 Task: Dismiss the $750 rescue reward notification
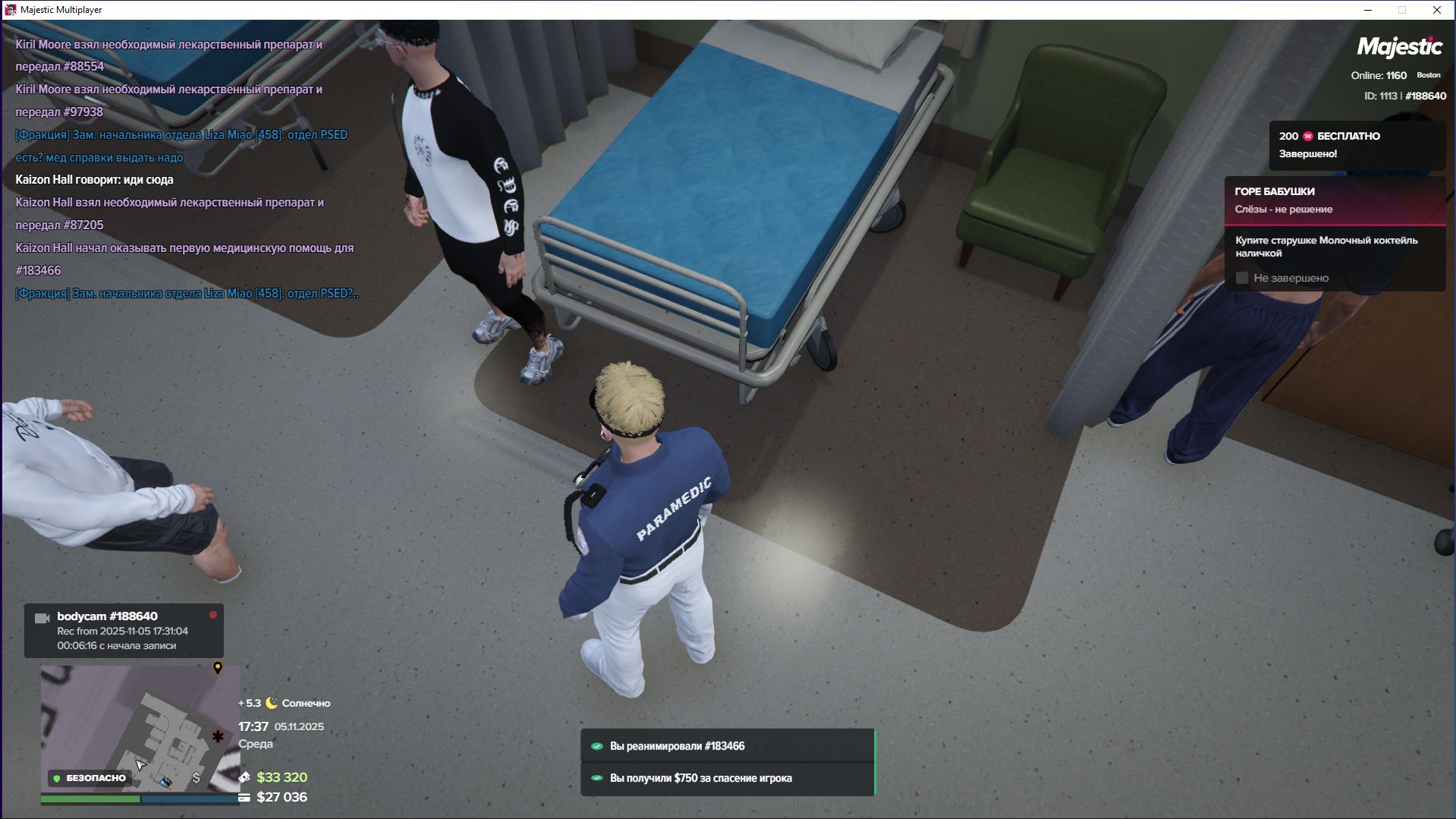coord(727,778)
